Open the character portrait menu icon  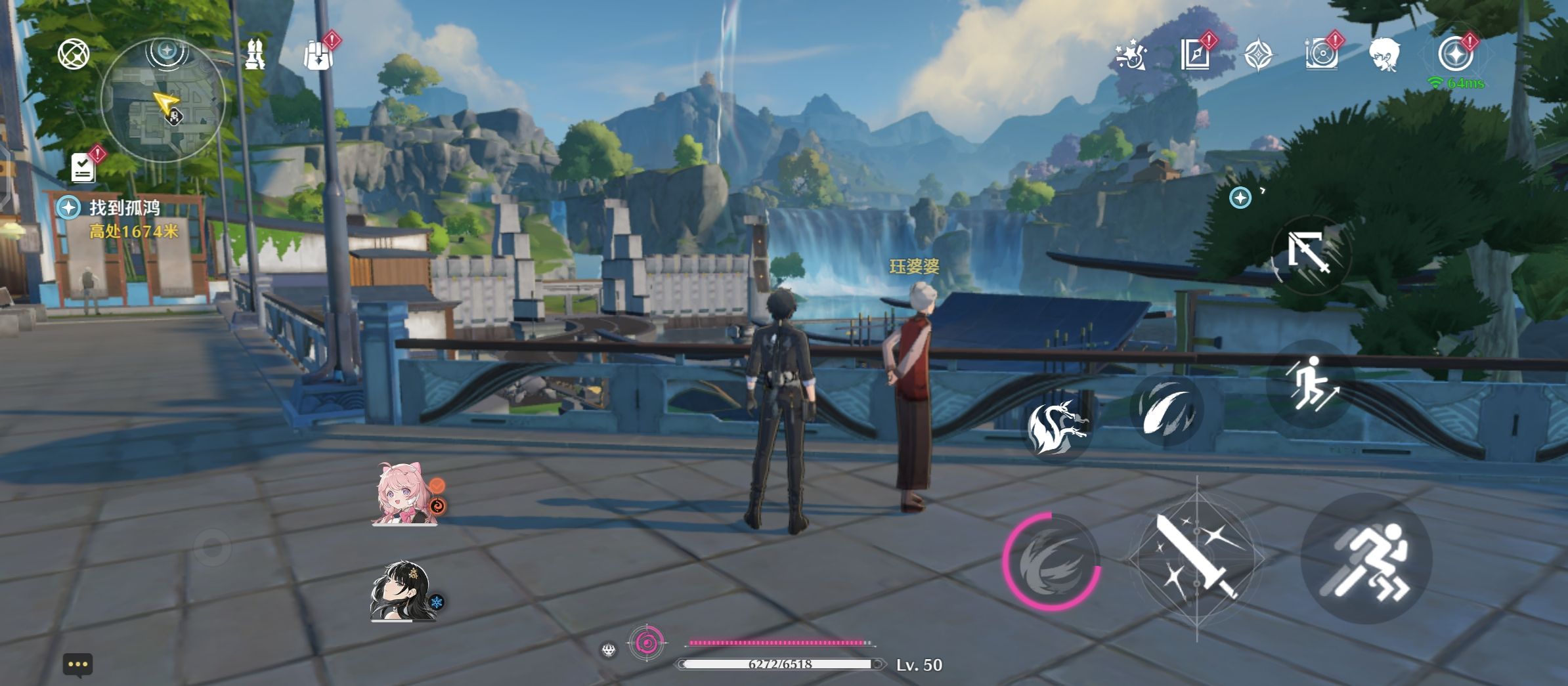pyautogui.click(x=1385, y=54)
